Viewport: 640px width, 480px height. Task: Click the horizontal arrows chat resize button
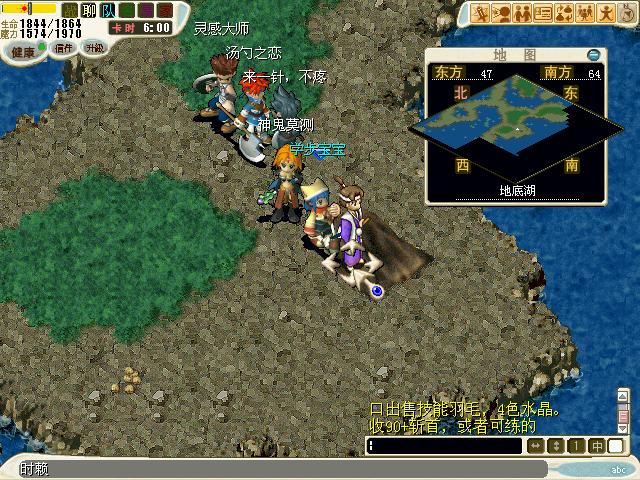pyautogui.click(x=536, y=446)
